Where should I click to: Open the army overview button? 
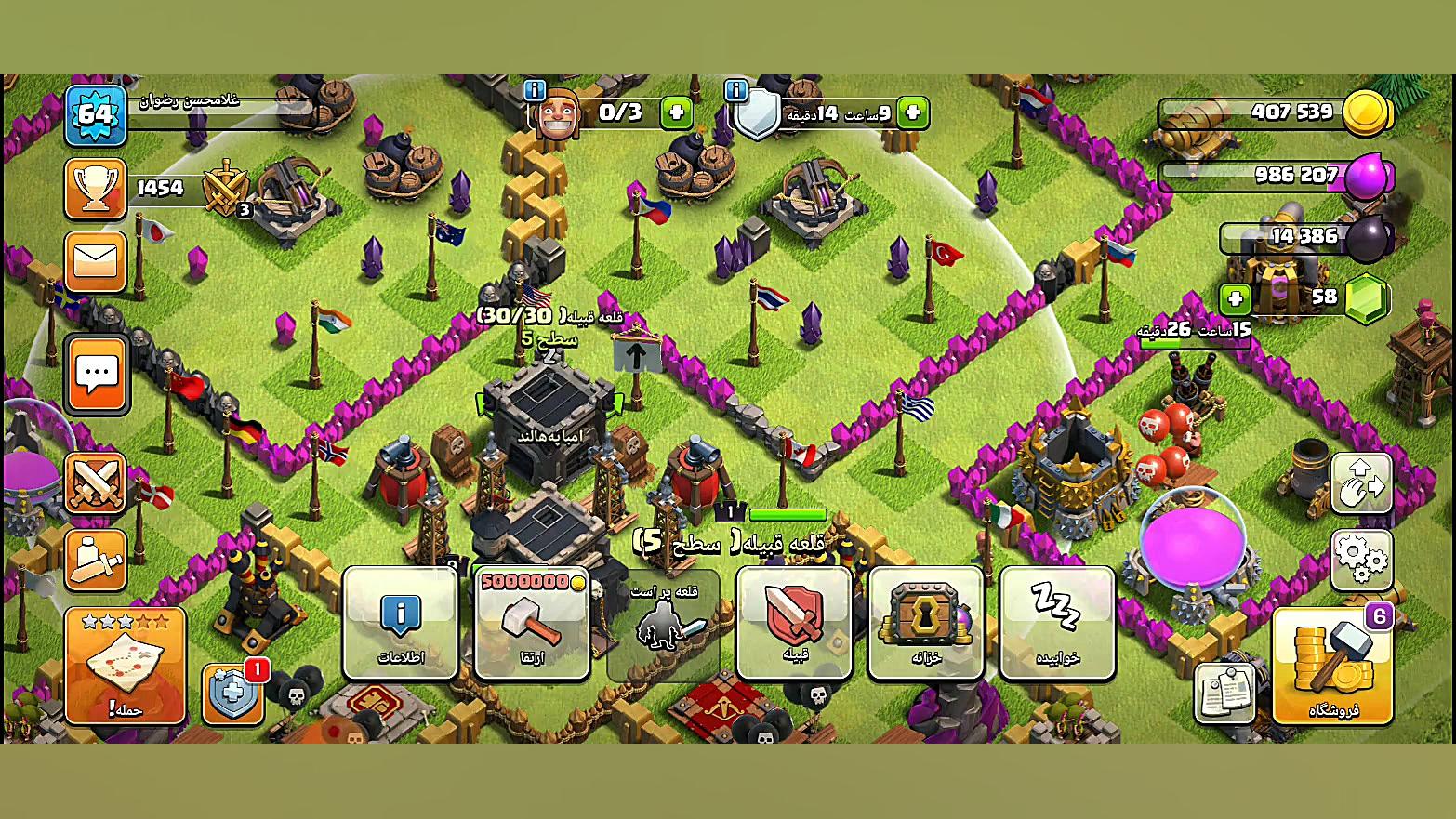click(x=96, y=560)
